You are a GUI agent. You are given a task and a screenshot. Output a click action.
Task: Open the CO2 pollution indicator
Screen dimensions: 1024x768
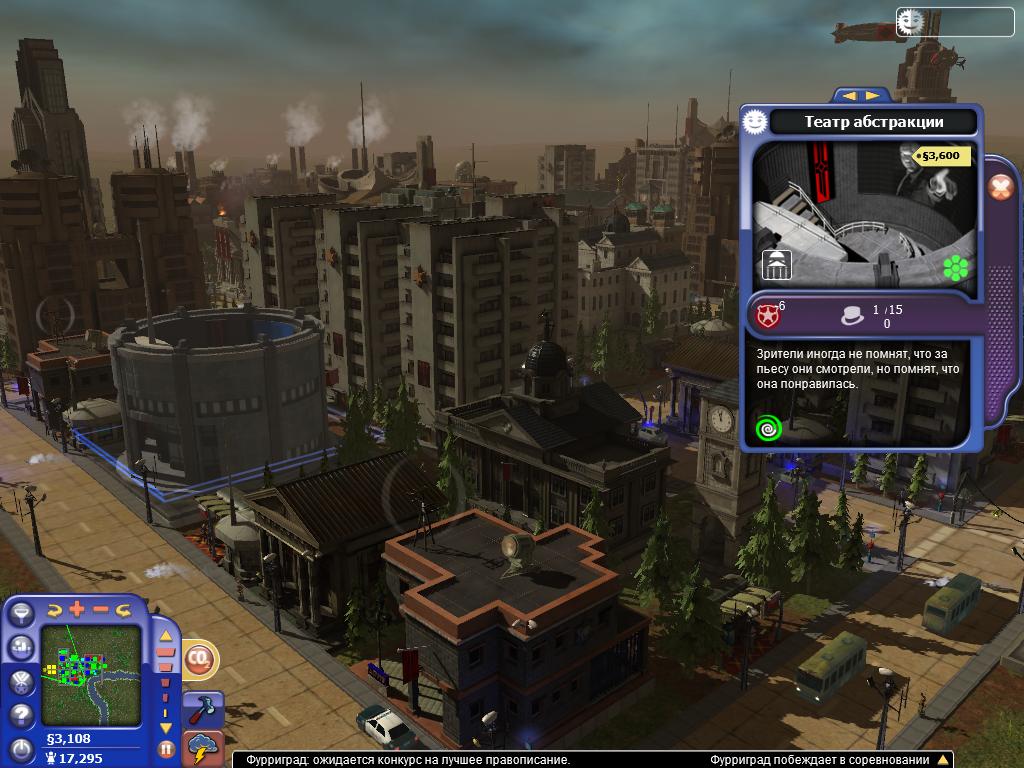coord(199,661)
